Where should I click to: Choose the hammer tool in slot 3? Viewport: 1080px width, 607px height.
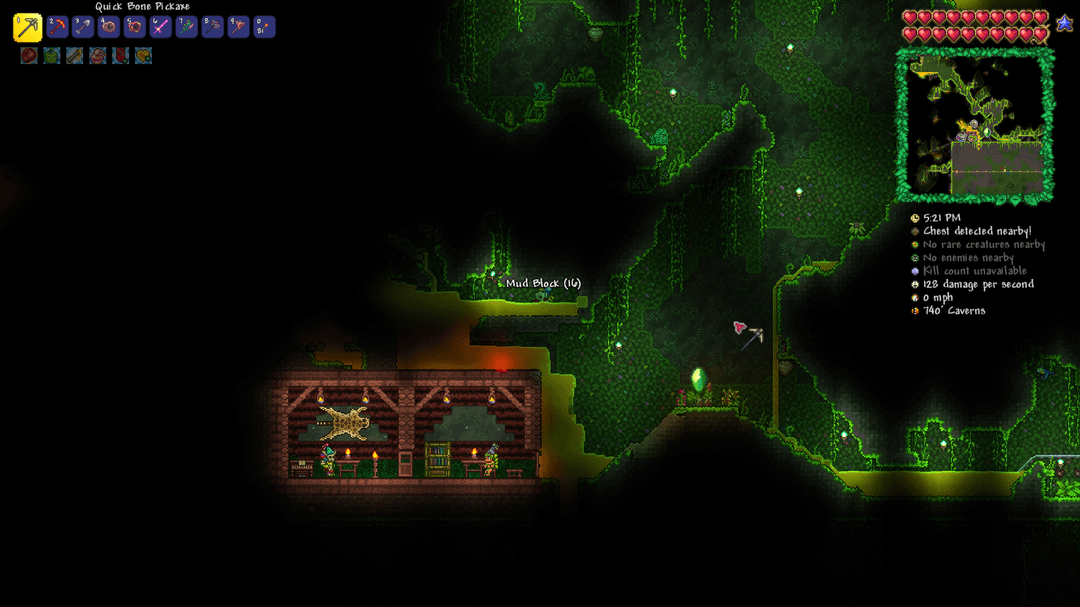click(83, 27)
